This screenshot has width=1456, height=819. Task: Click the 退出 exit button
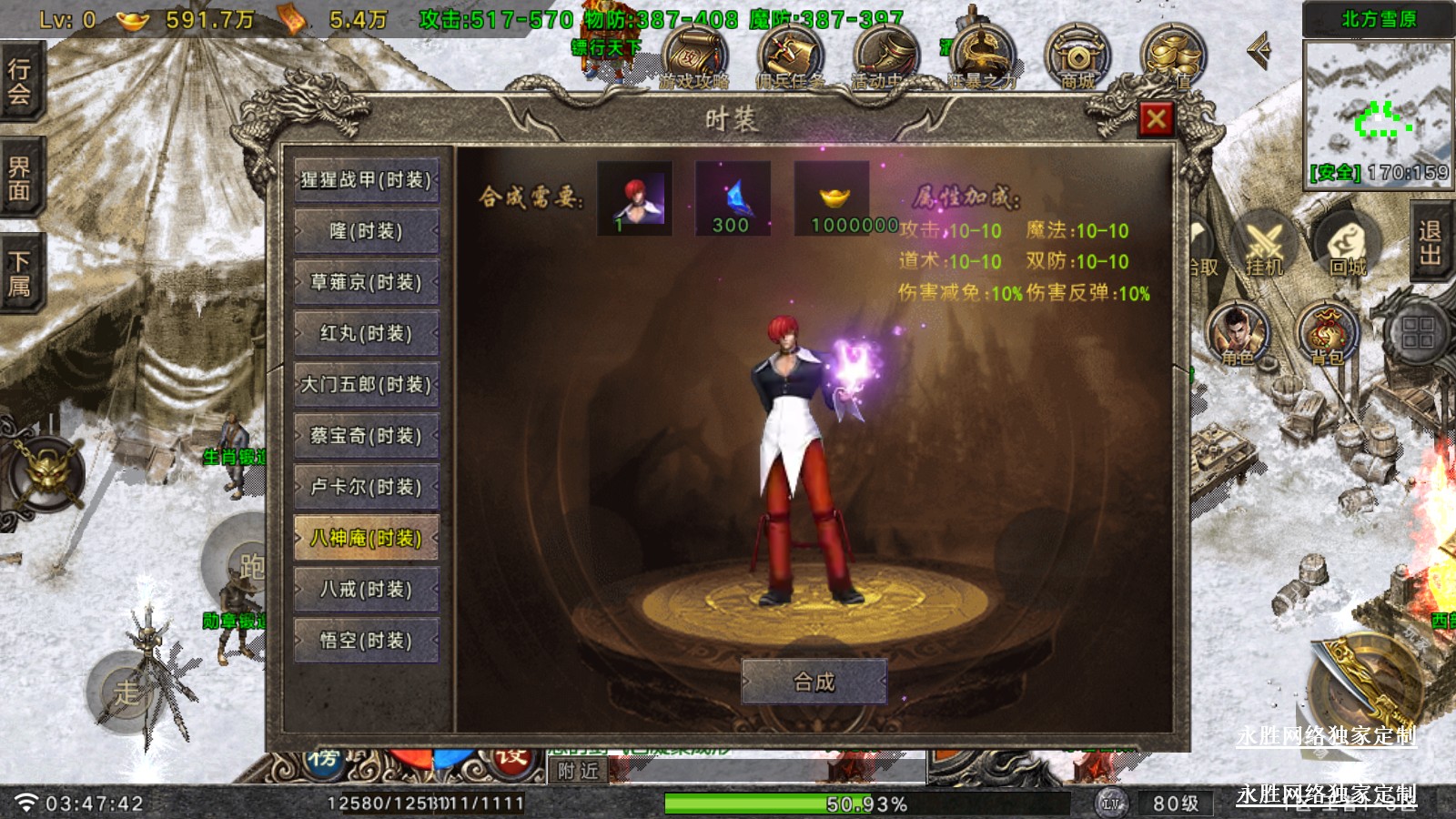point(1430,243)
